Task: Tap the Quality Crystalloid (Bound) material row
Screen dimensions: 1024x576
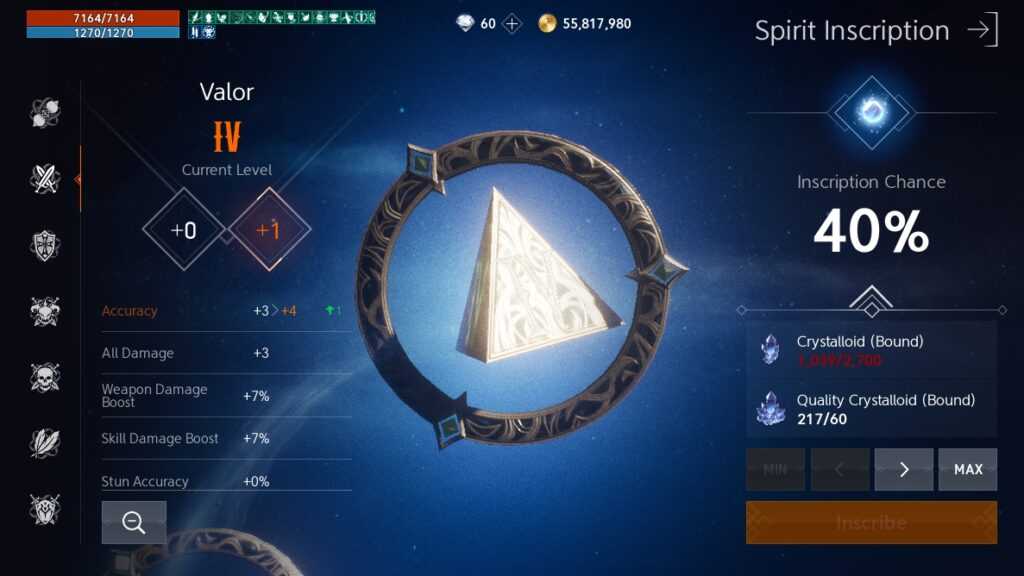Action: (871, 408)
